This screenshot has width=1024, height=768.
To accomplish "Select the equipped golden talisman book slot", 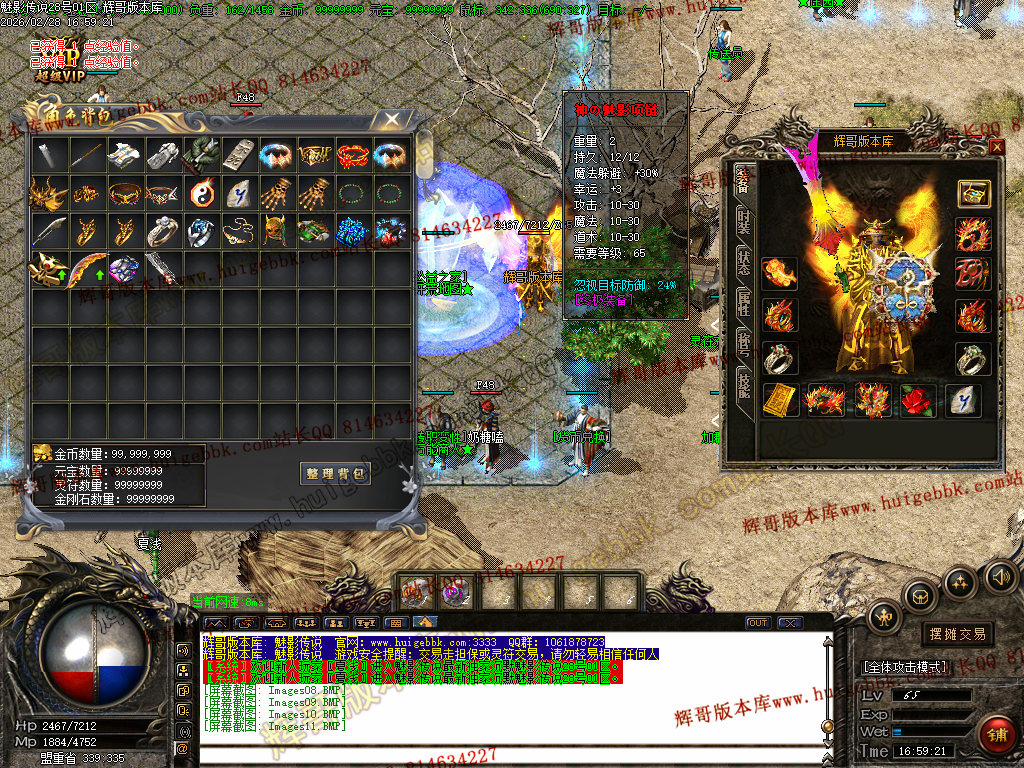I will (780, 400).
